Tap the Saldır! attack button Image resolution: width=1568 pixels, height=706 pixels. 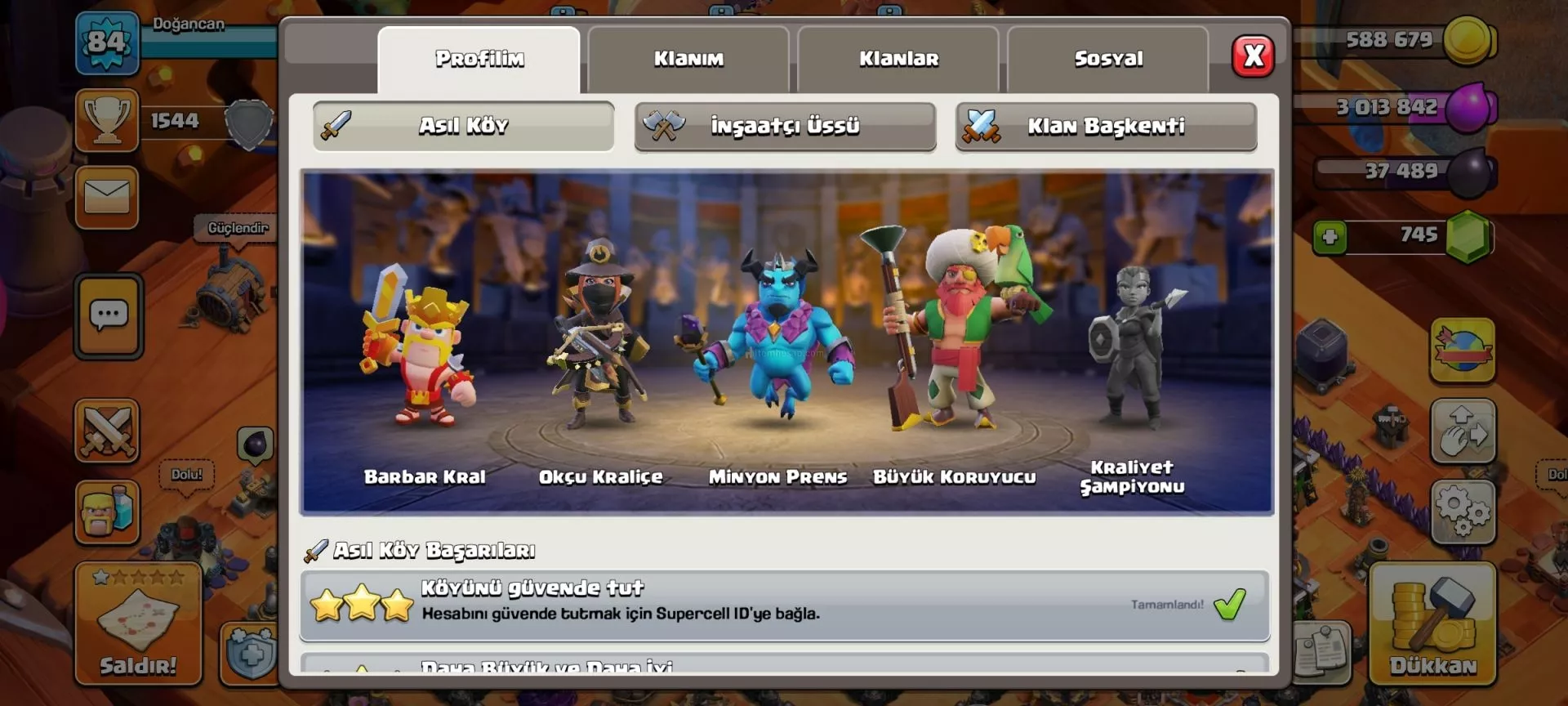(x=138, y=624)
